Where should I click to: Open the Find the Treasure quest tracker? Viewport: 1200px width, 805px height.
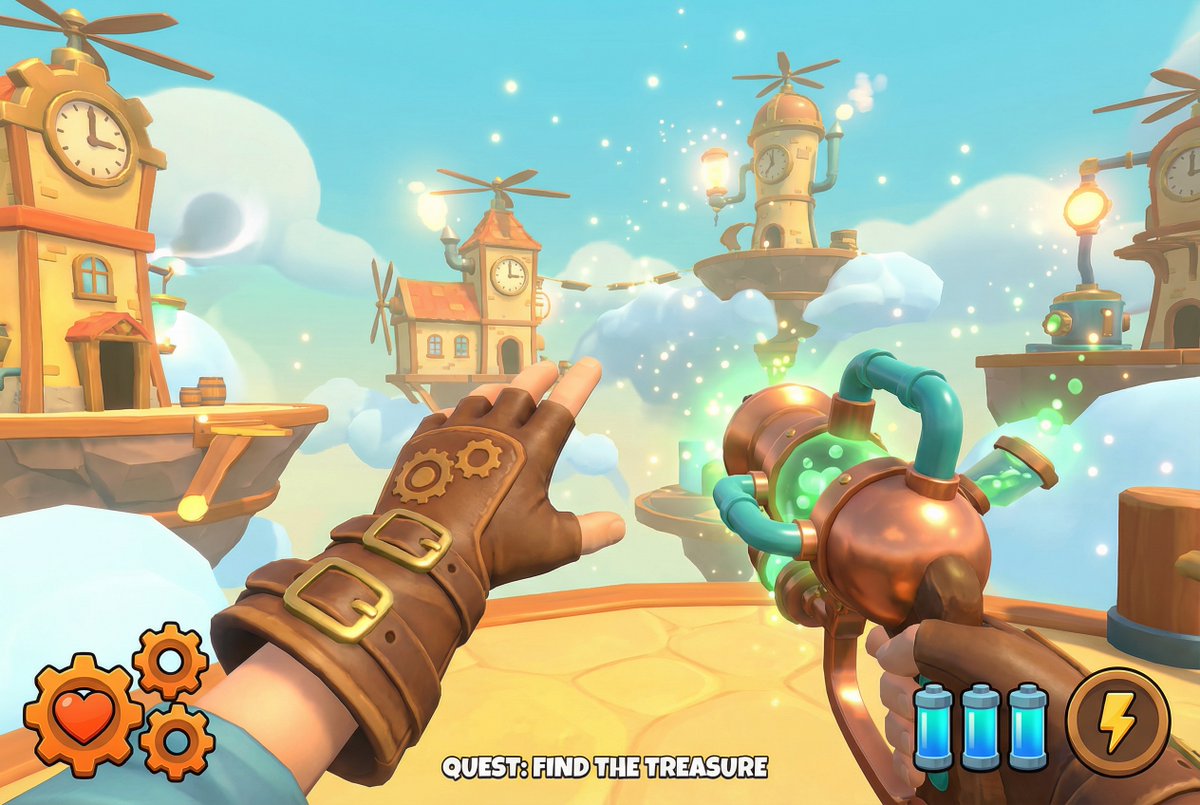[605, 768]
